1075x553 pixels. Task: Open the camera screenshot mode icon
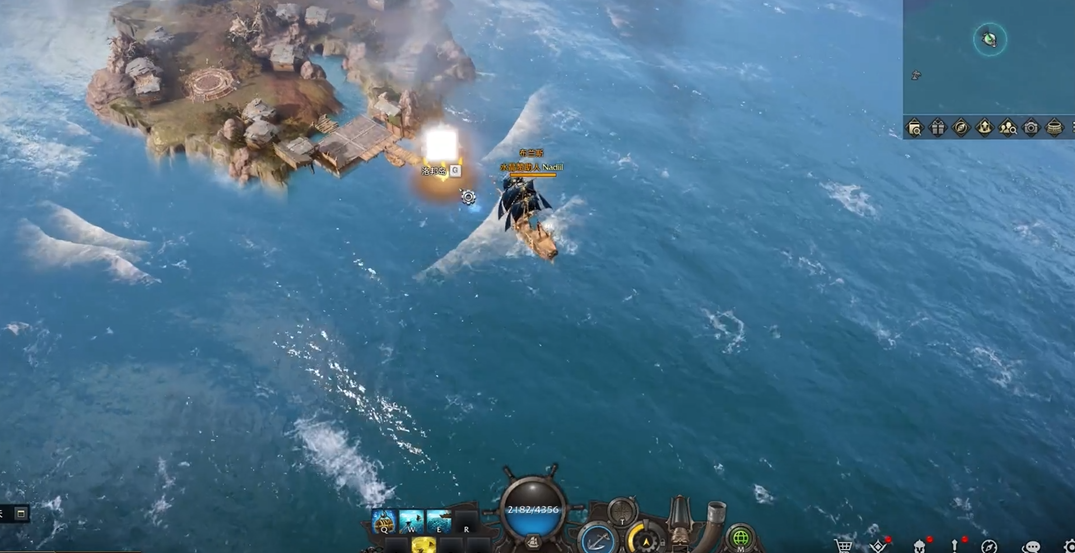[x=1031, y=127]
